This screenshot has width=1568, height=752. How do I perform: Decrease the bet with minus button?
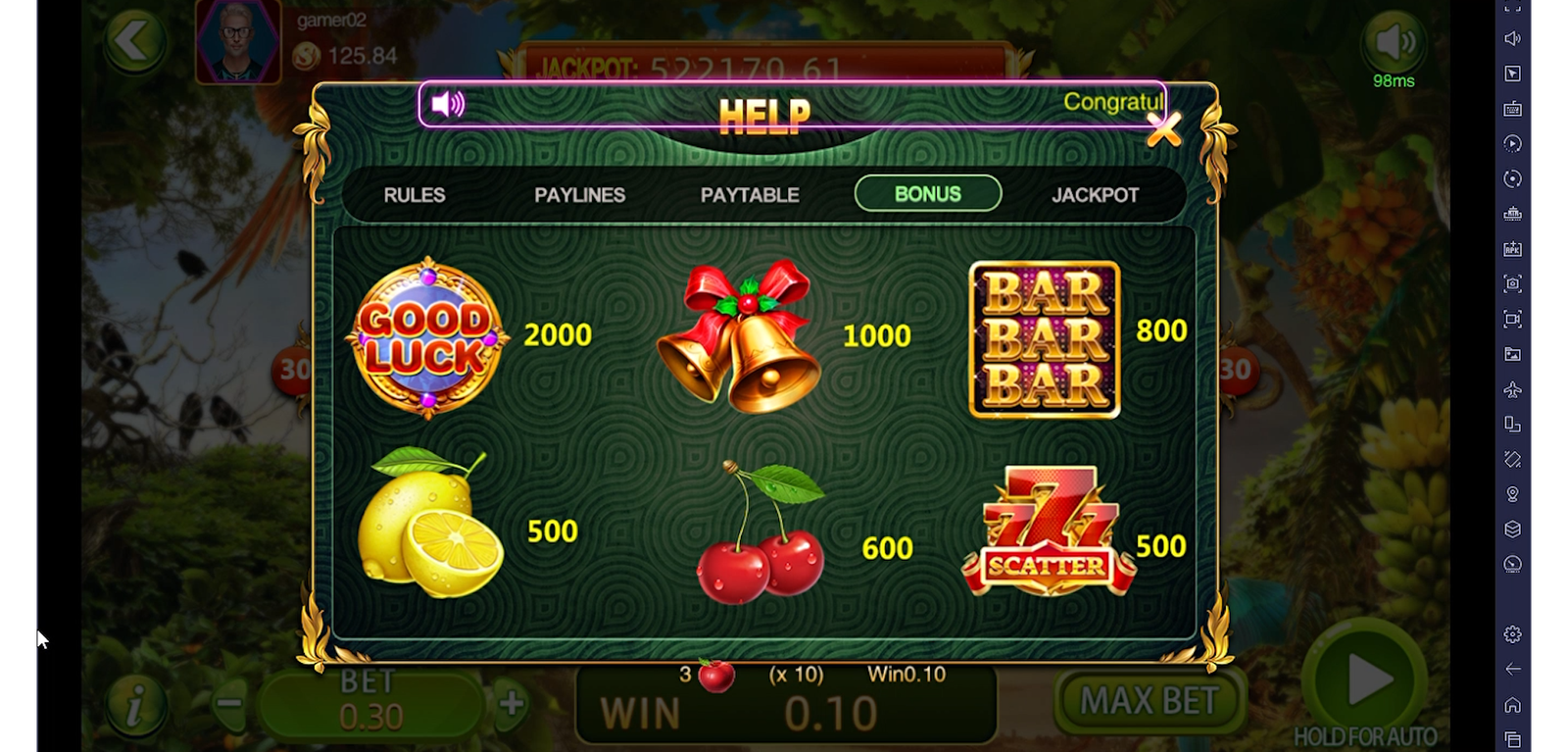[x=230, y=703]
